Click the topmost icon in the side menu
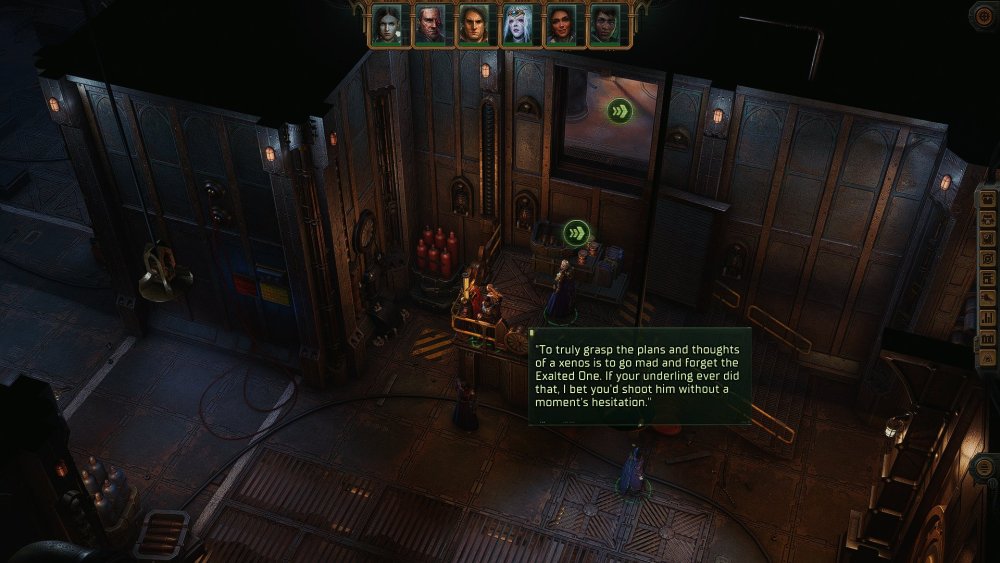The width and height of the screenshot is (1000, 563). pyautogui.click(x=988, y=198)
